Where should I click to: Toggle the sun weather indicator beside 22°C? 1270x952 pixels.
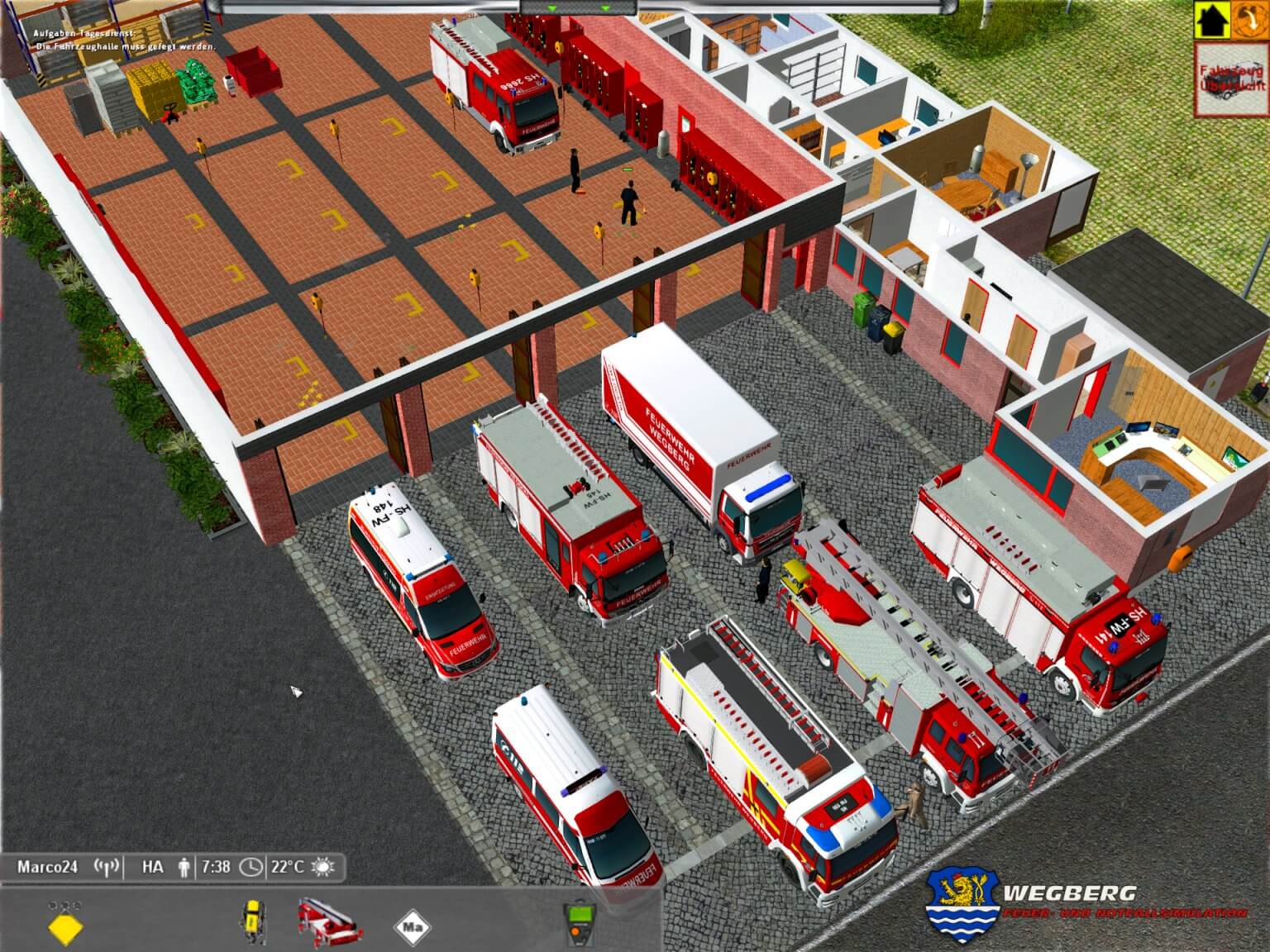pos(322,866)
